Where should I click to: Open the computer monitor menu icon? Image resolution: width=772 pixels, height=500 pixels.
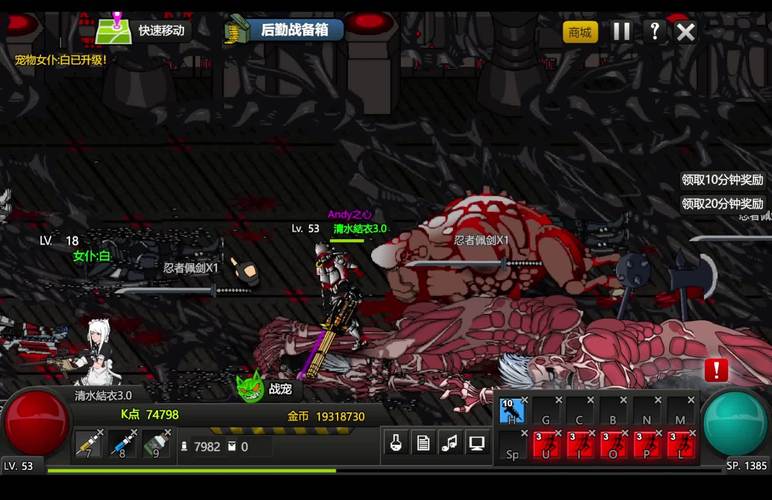click(x=477, y=443)
